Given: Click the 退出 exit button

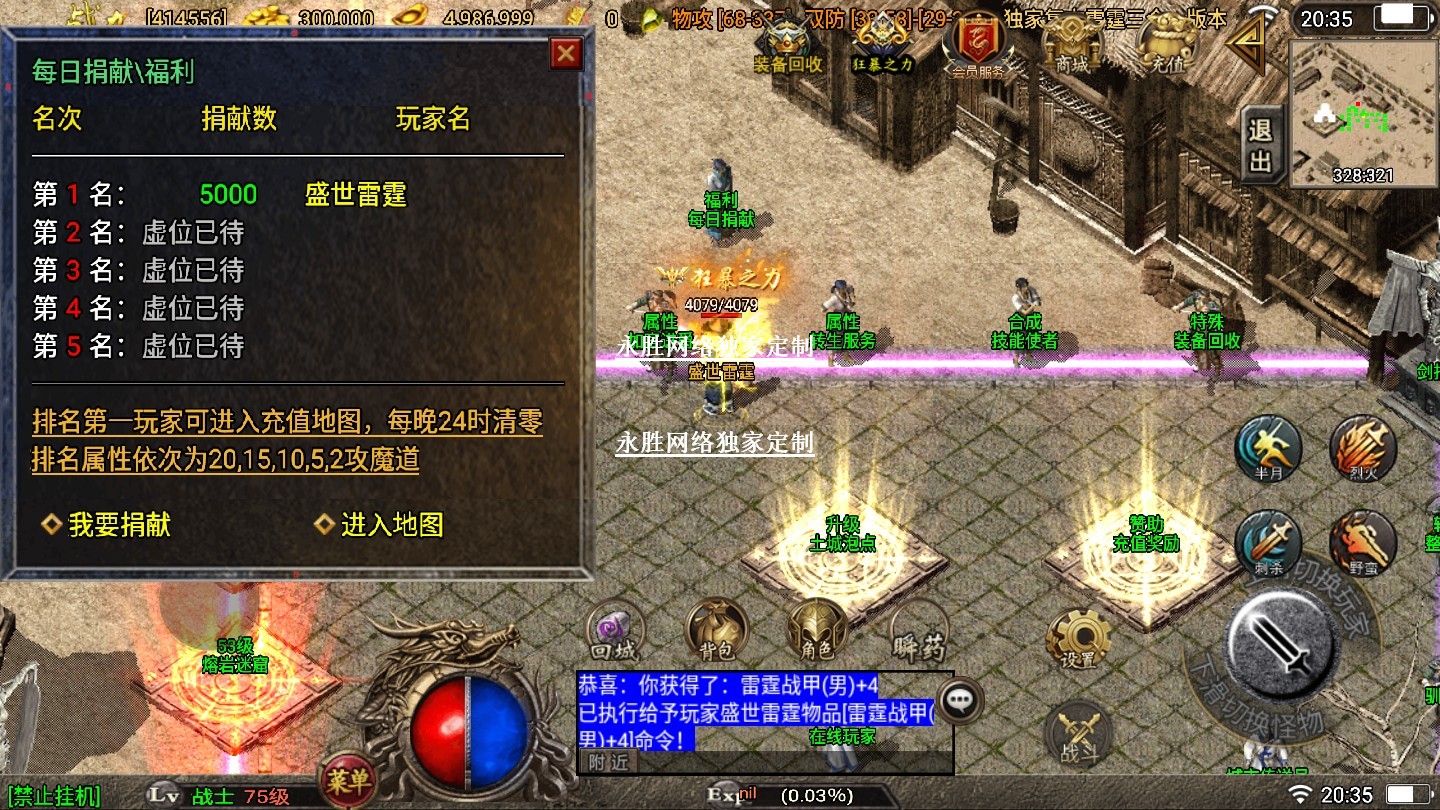Looking at the screenshot, I should [x=1261, y=145].
